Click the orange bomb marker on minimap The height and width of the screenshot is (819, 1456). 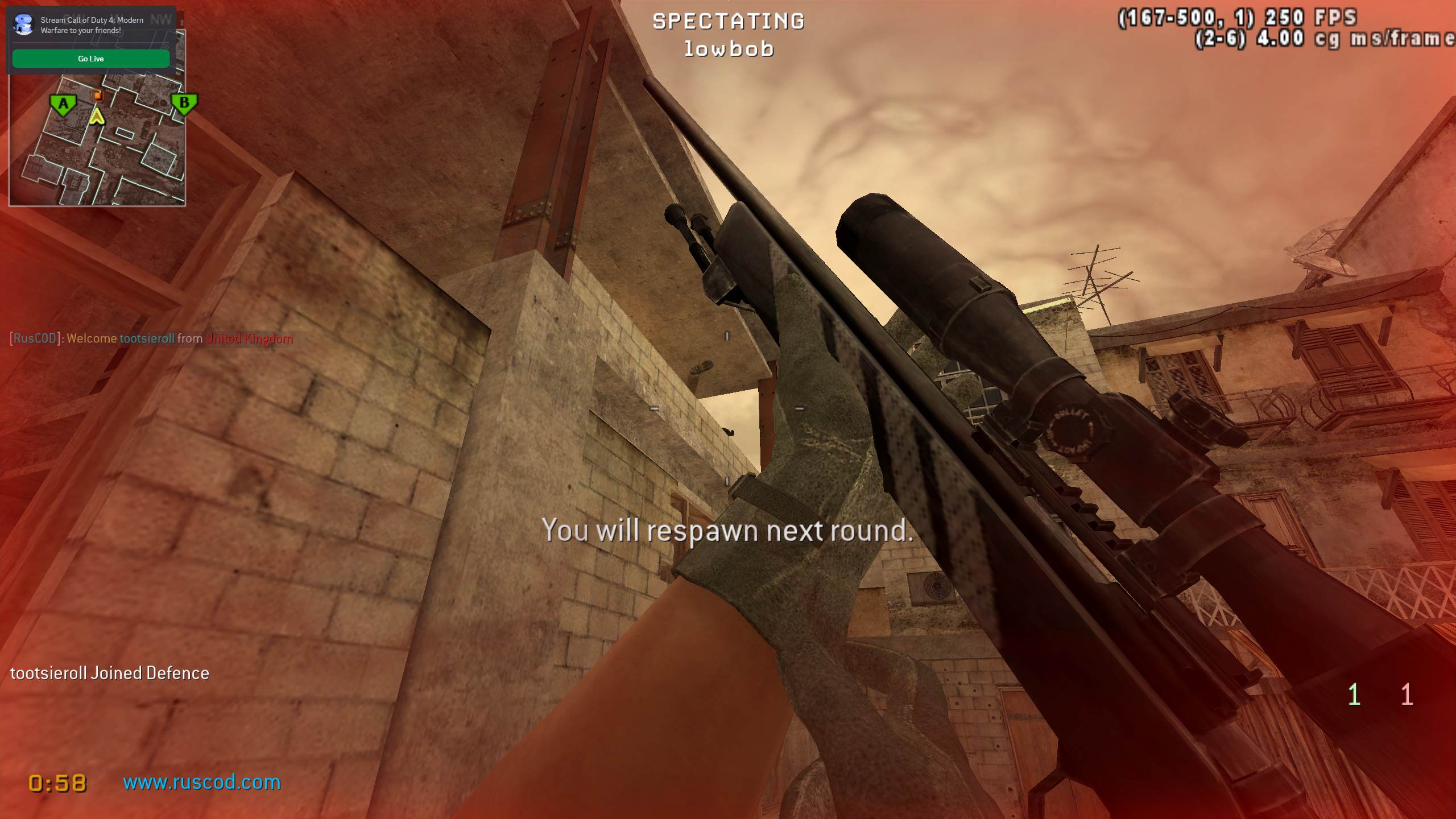97,96
